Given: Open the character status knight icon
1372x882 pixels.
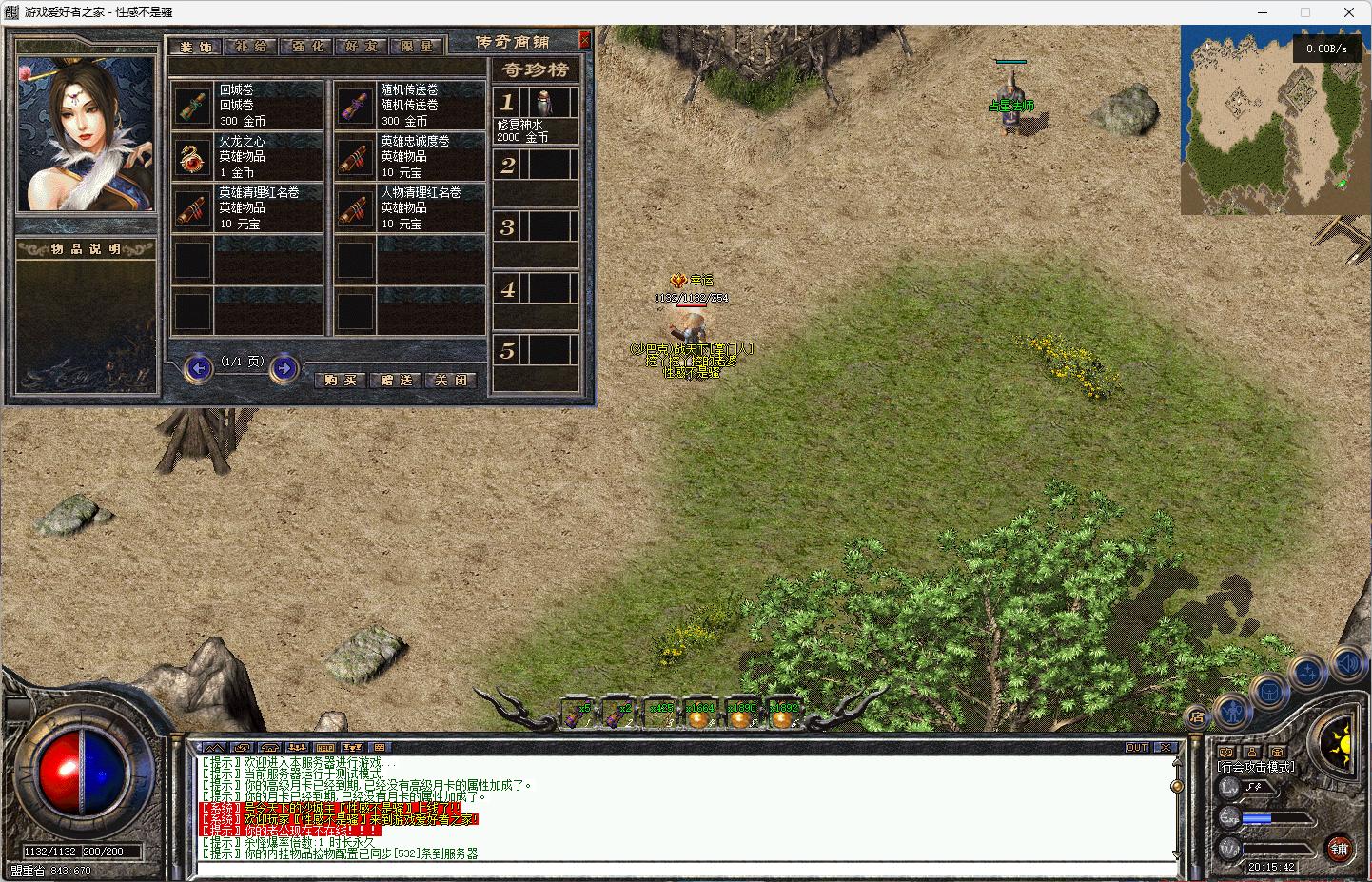Looking at the screenshot, I should [1232, 711].
